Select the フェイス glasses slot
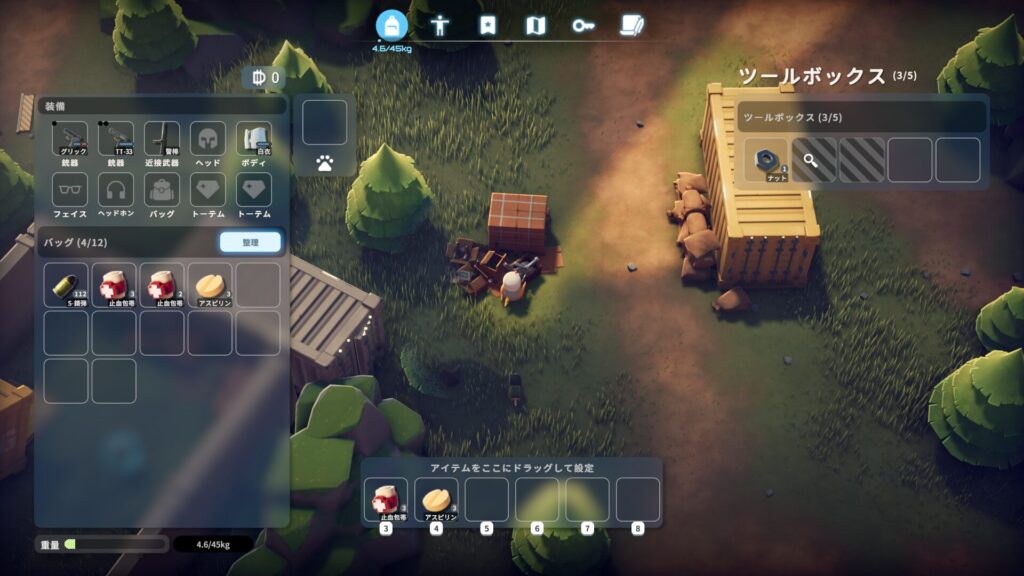Image resolution: width=1024 pixels, height=576 pixels. click(70, 192)
